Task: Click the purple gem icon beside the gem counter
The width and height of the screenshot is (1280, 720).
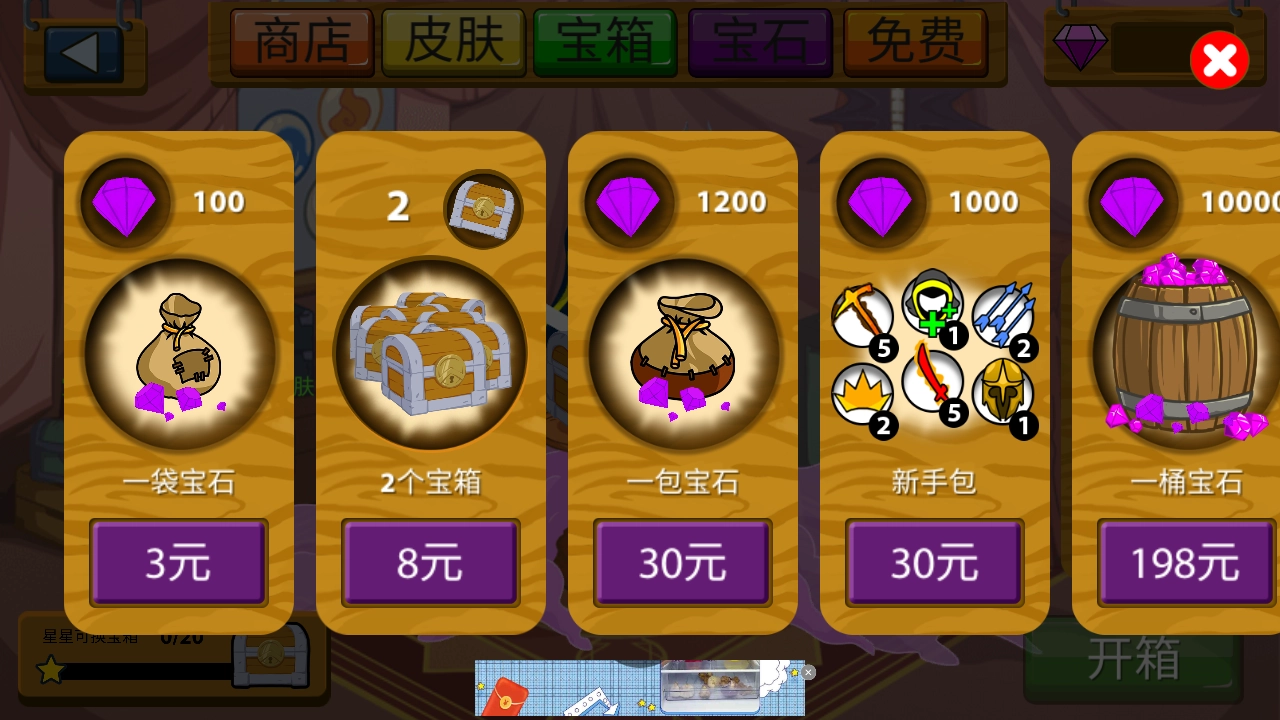Action: (x=1081, y=47)
